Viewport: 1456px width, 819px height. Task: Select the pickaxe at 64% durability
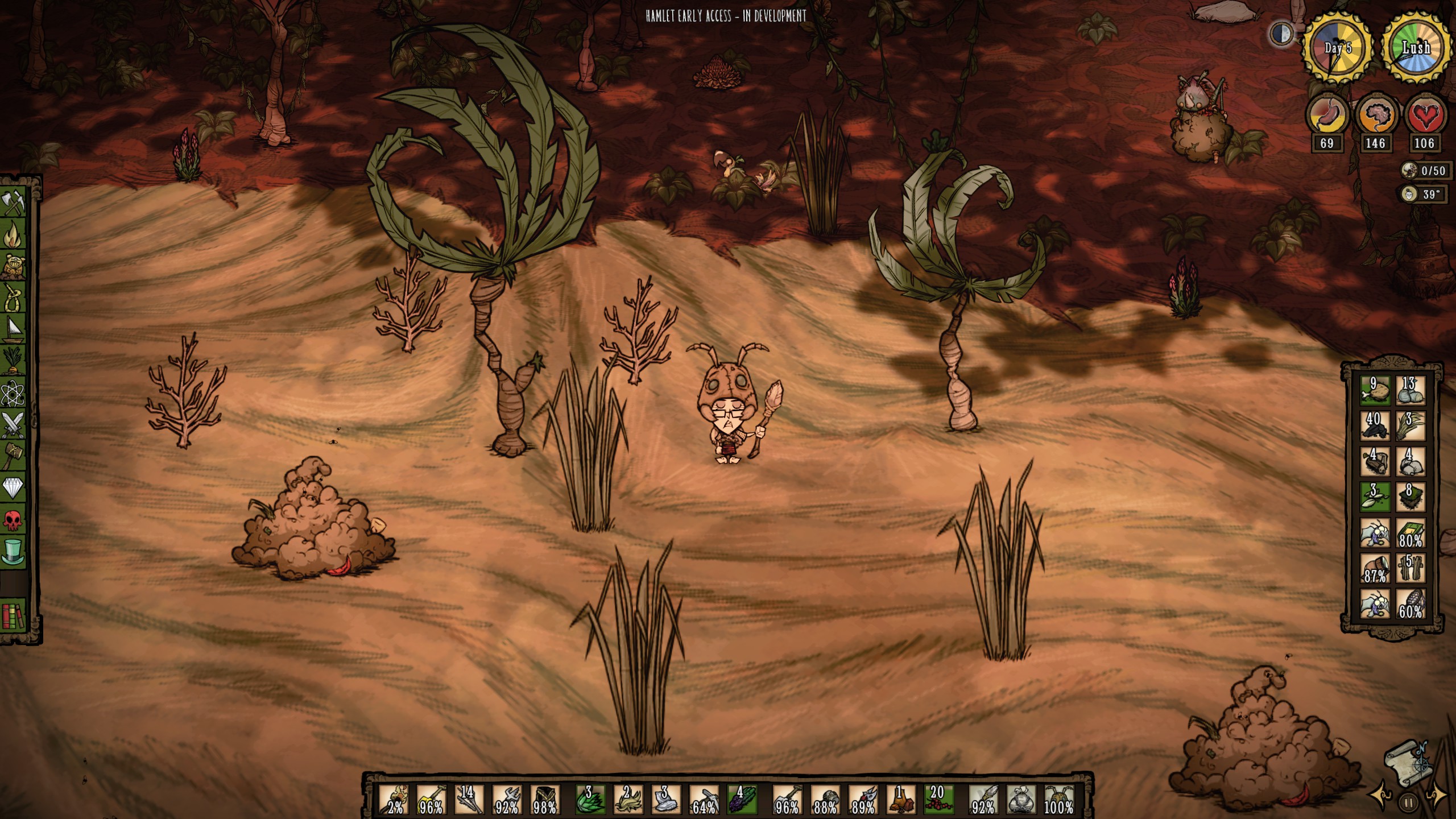tap(704, 800)
